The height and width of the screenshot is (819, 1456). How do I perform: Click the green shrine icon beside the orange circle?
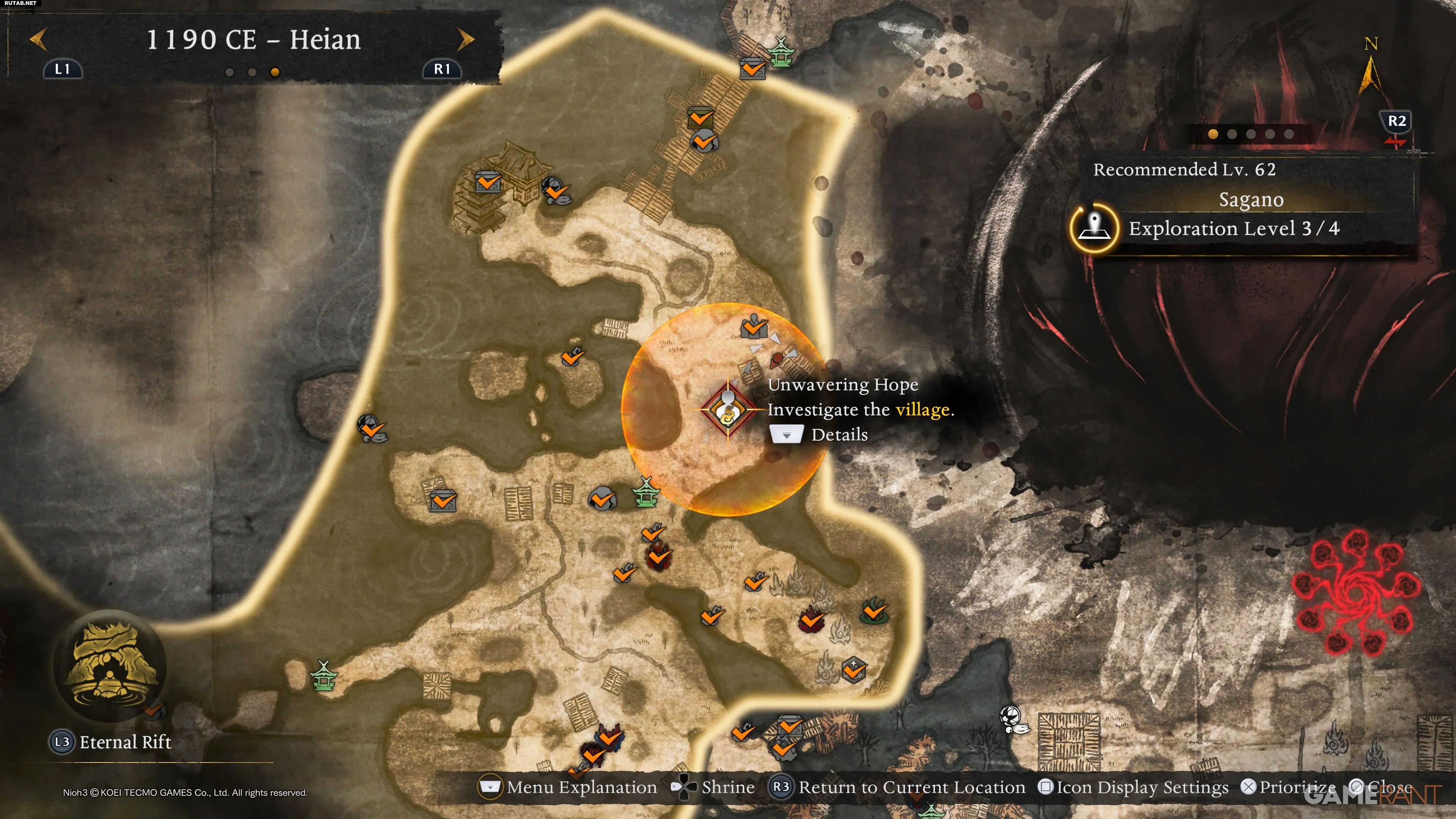(x=645, y=492)
